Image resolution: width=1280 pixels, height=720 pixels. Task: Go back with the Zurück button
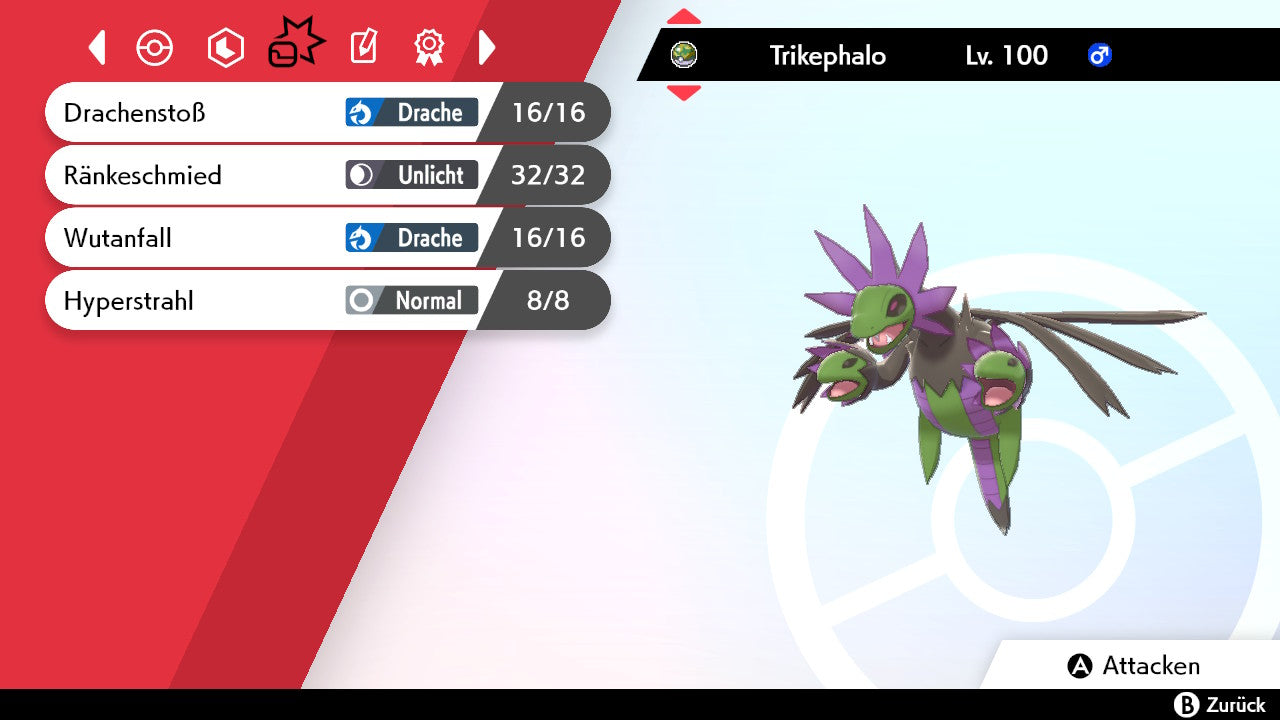tap(1220, 705)
